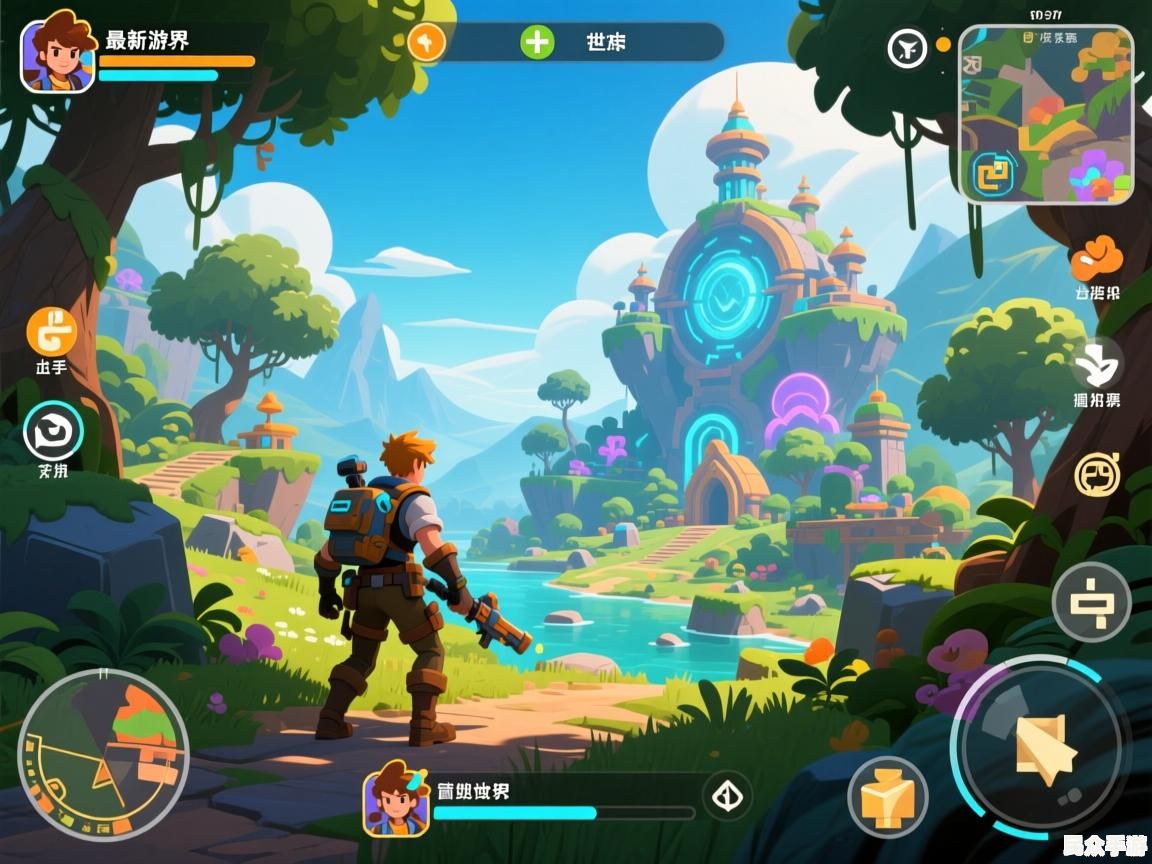The width and height of the screenshot is (1152, 864).
Task: Click the green plus button
Action: tap(537, 42)
